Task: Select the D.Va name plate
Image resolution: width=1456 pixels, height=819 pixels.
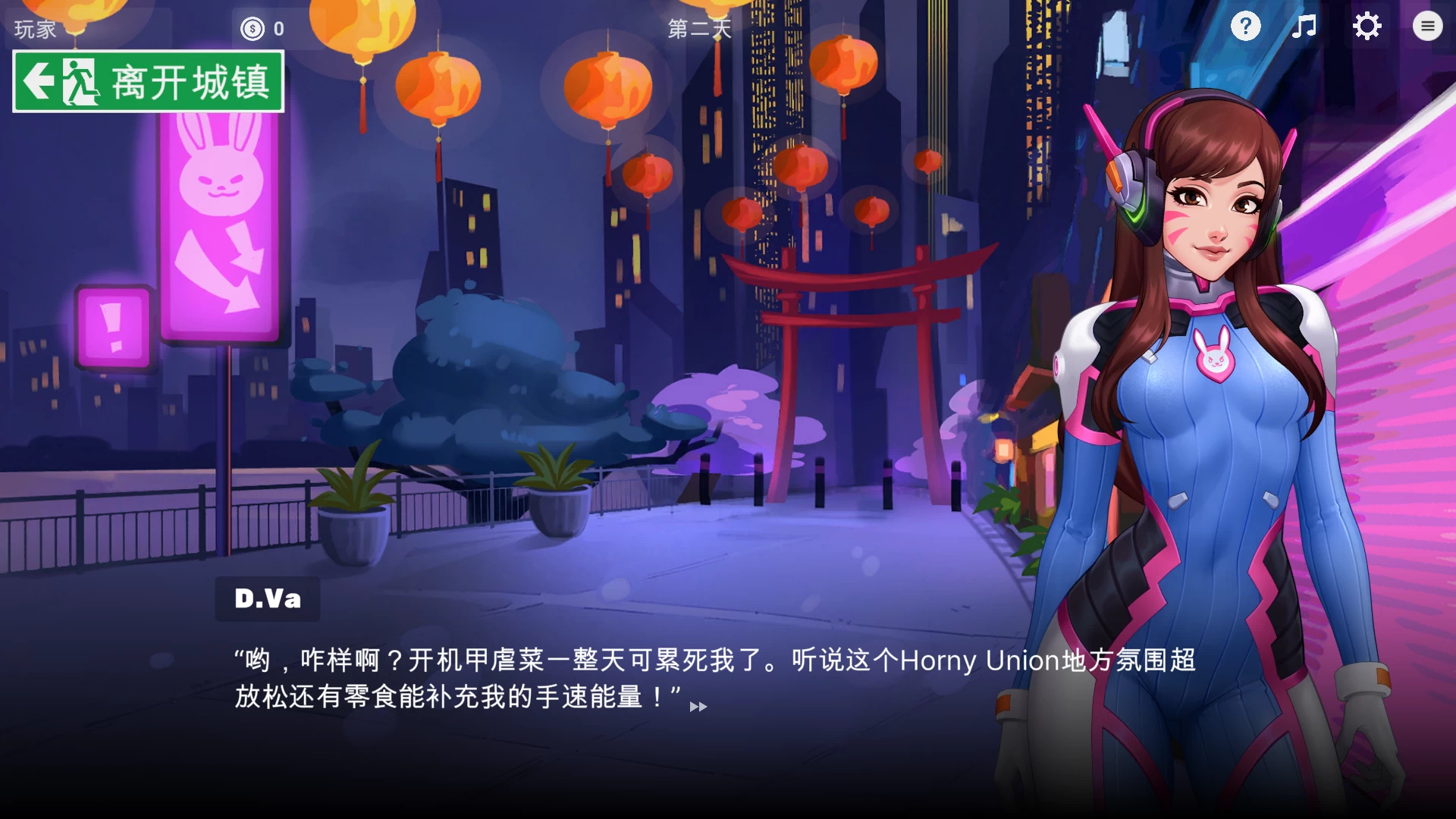Action: 268,599
